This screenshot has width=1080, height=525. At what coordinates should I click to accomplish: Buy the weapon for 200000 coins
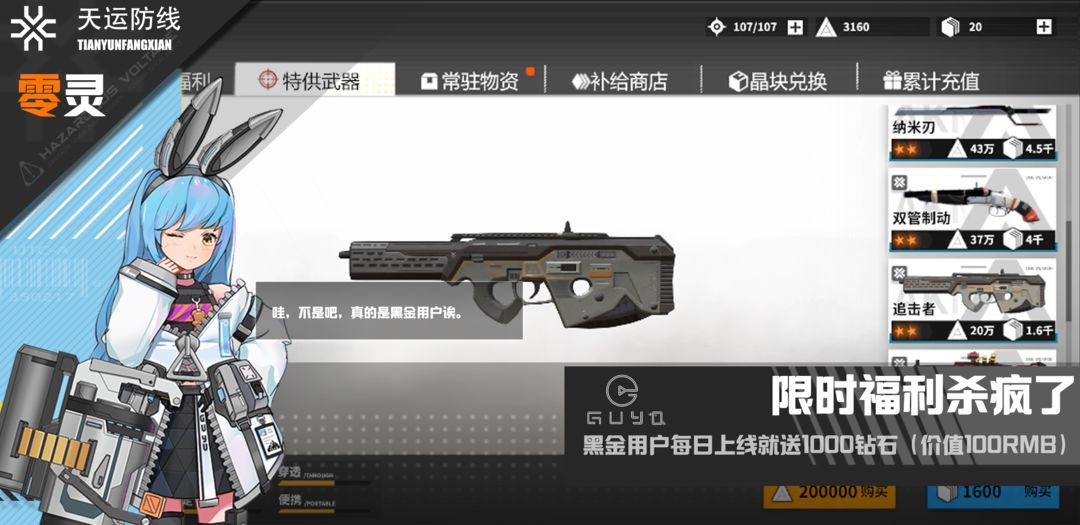[829, 493]
